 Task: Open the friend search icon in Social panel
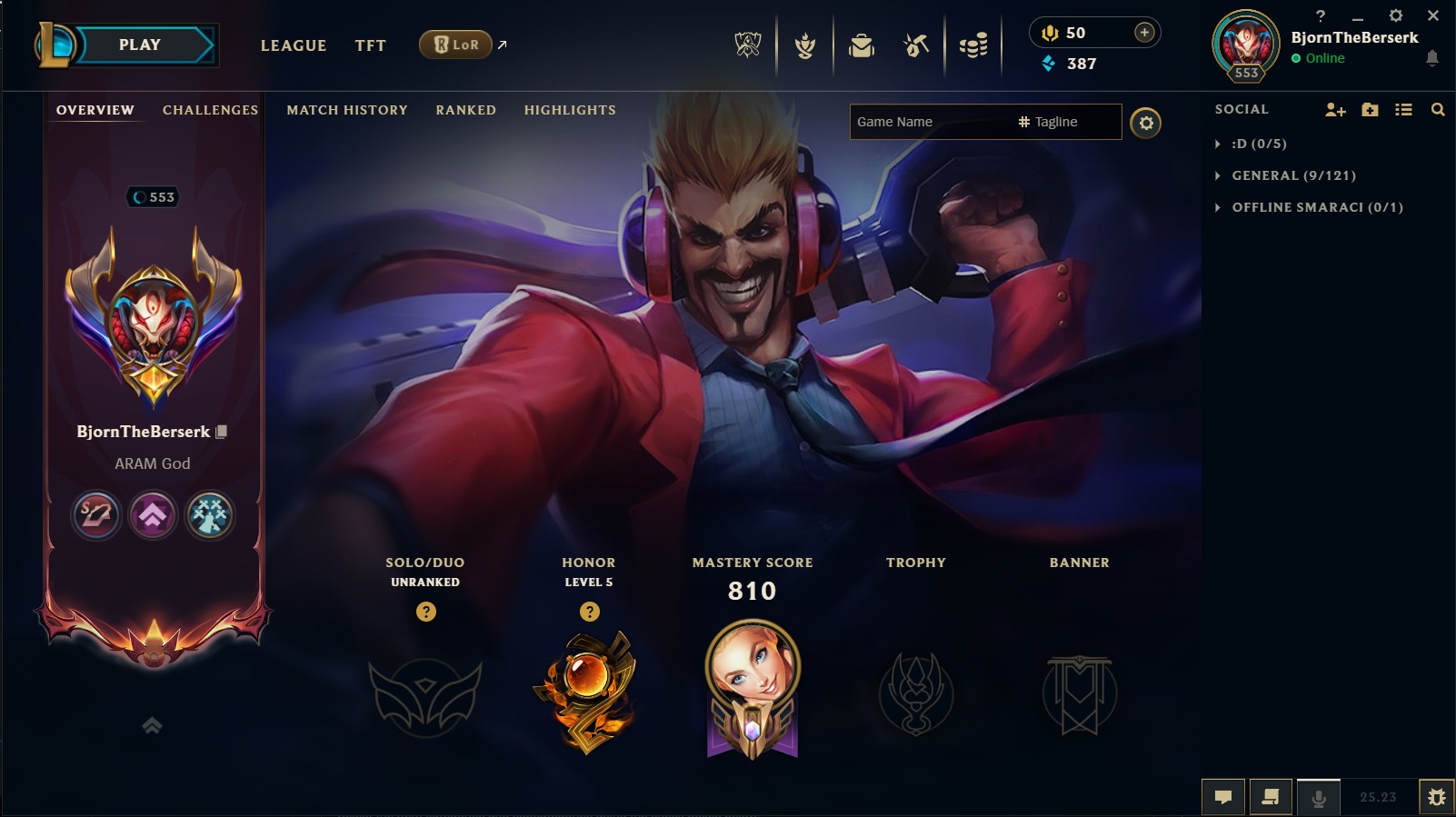[1439, 109]
